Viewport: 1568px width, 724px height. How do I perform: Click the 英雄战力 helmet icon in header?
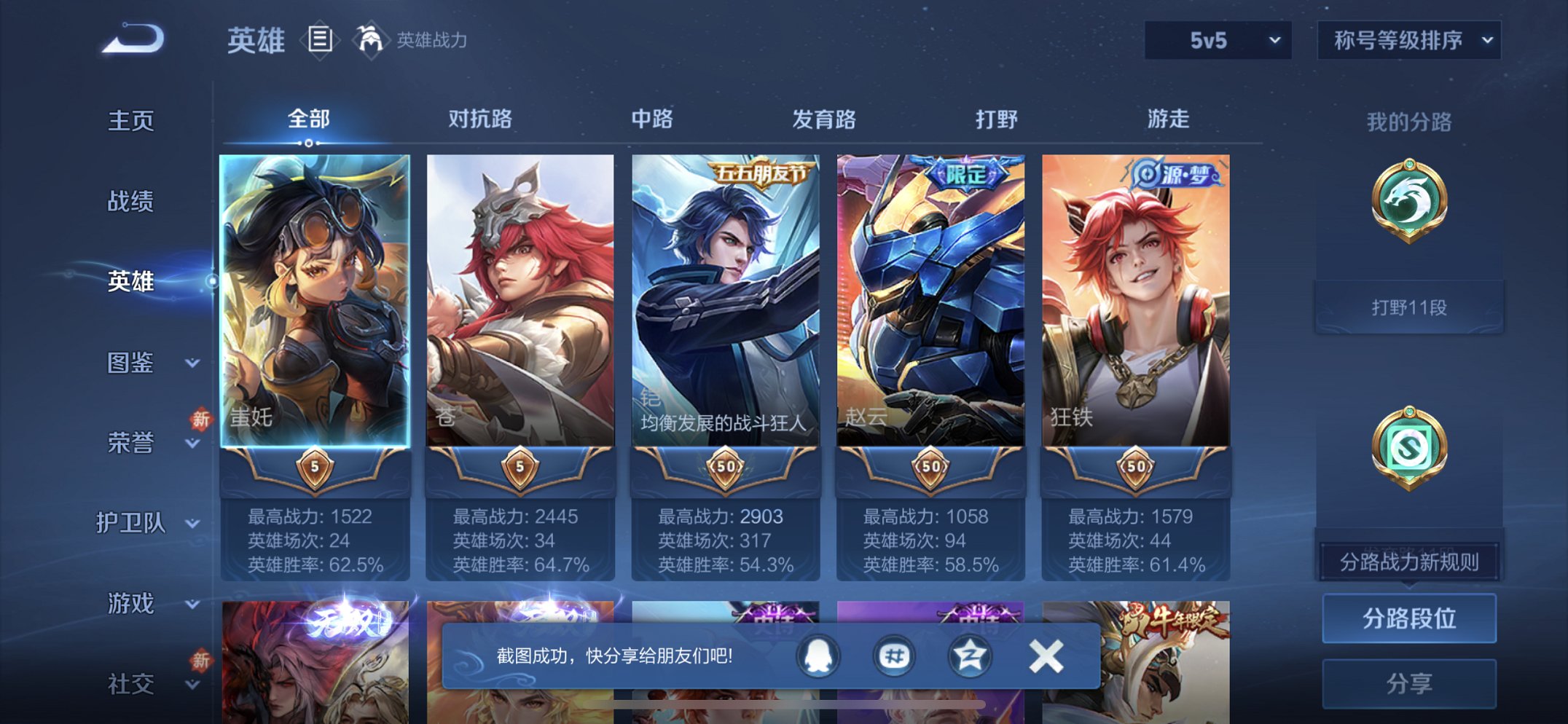point(372,39)
